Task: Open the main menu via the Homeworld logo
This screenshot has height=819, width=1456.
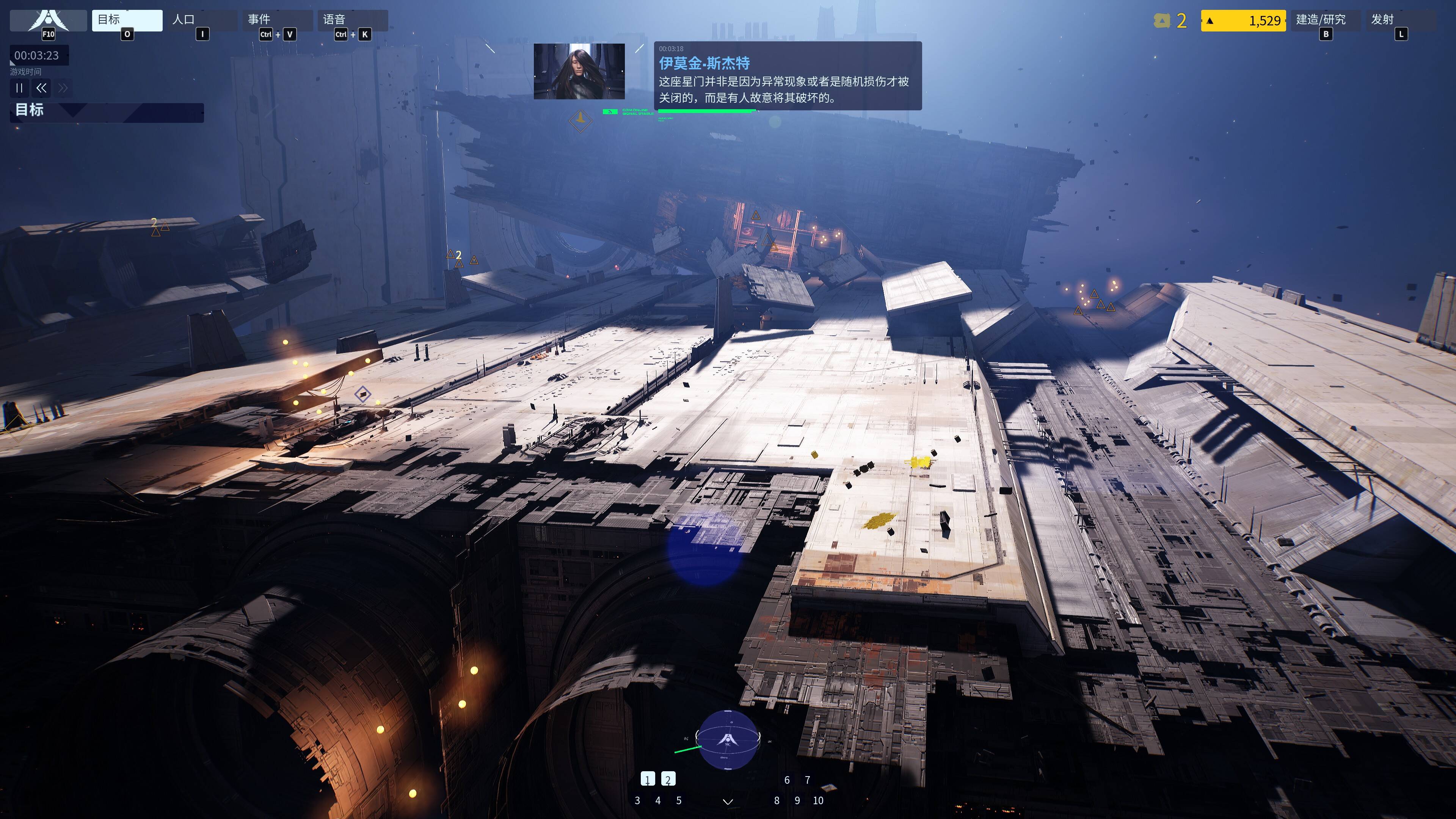Action: [48, 21]
